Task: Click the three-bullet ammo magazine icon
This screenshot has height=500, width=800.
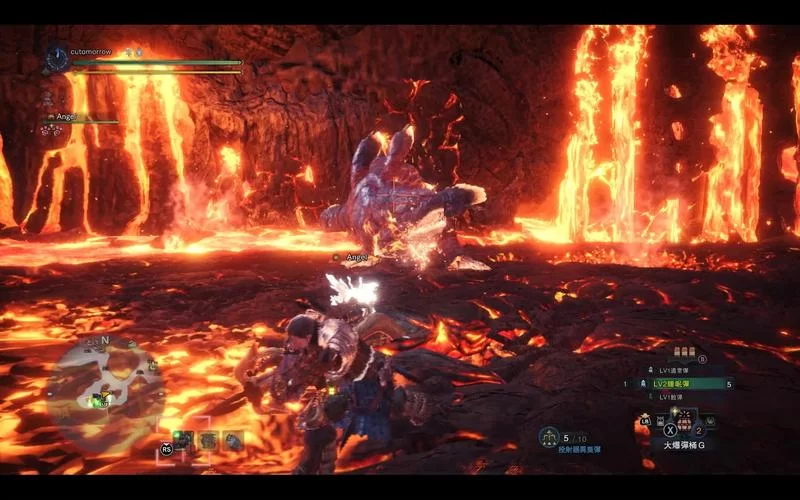Action: tap(685, 353)
